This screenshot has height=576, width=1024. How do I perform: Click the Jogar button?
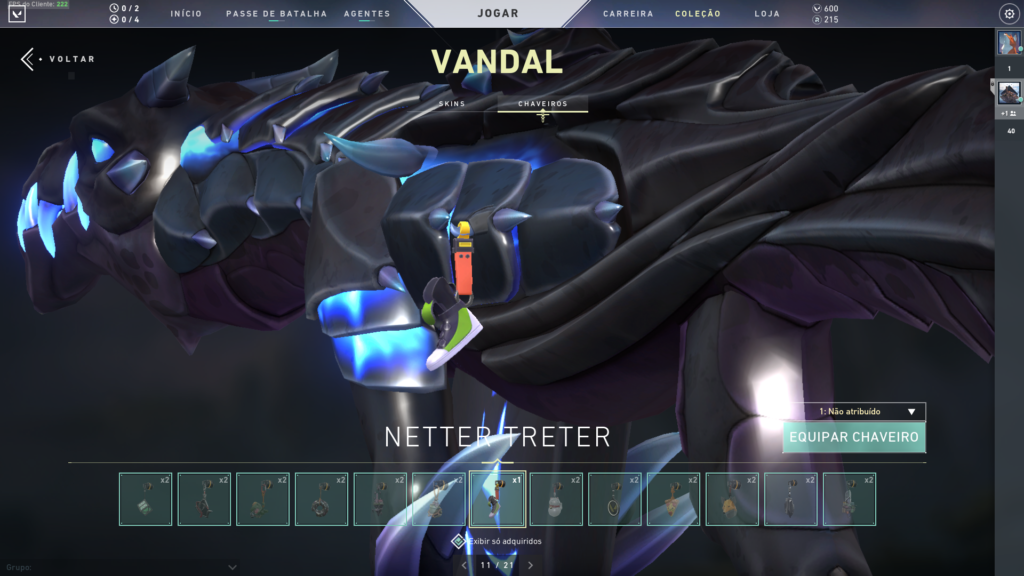tap(498, 14)
